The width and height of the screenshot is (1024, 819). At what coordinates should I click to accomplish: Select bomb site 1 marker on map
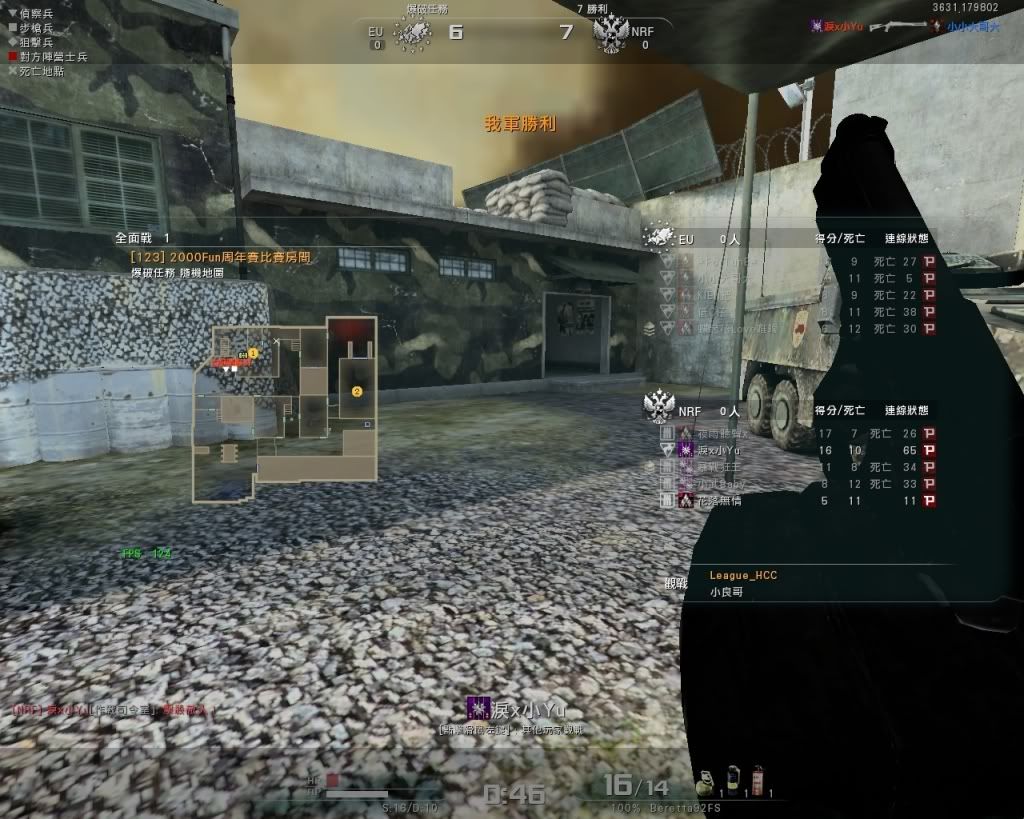pos(253,353)
